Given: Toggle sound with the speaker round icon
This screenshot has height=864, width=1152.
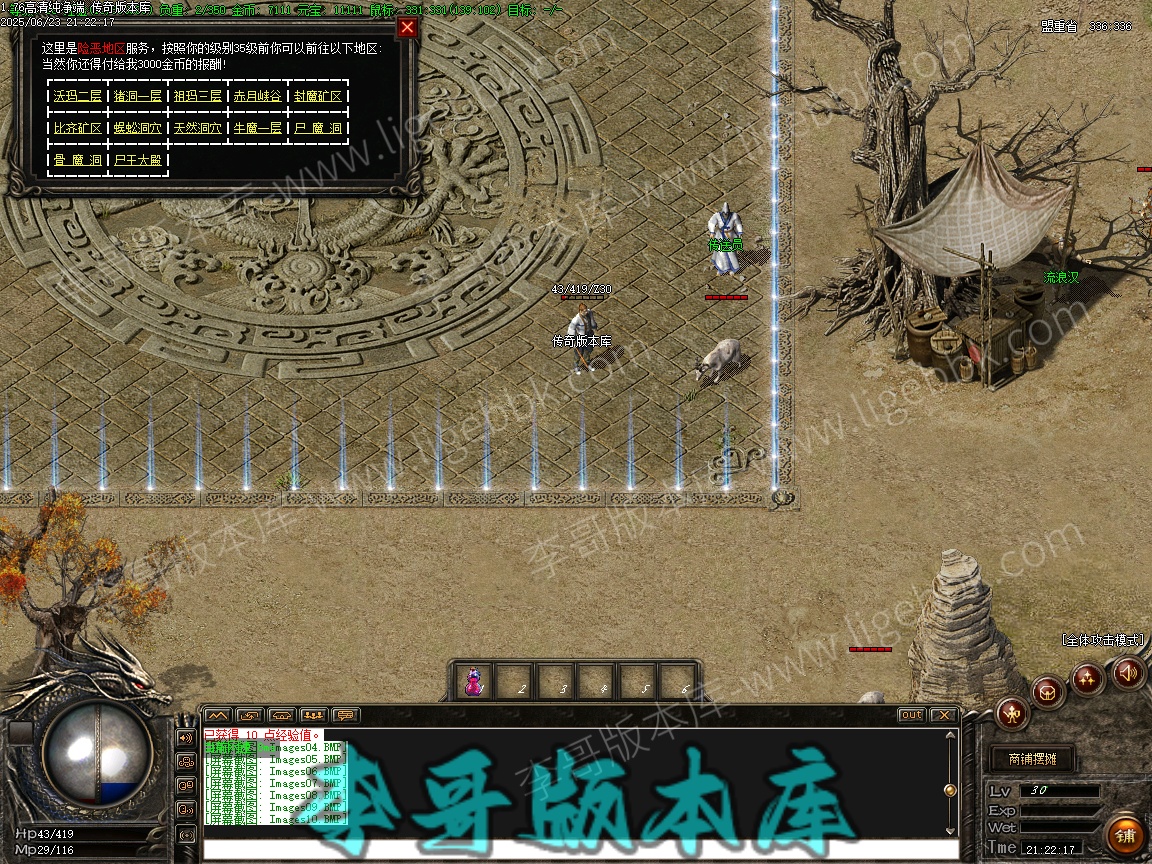Looking at the screenshot, I should click(x=1128, y=673).
